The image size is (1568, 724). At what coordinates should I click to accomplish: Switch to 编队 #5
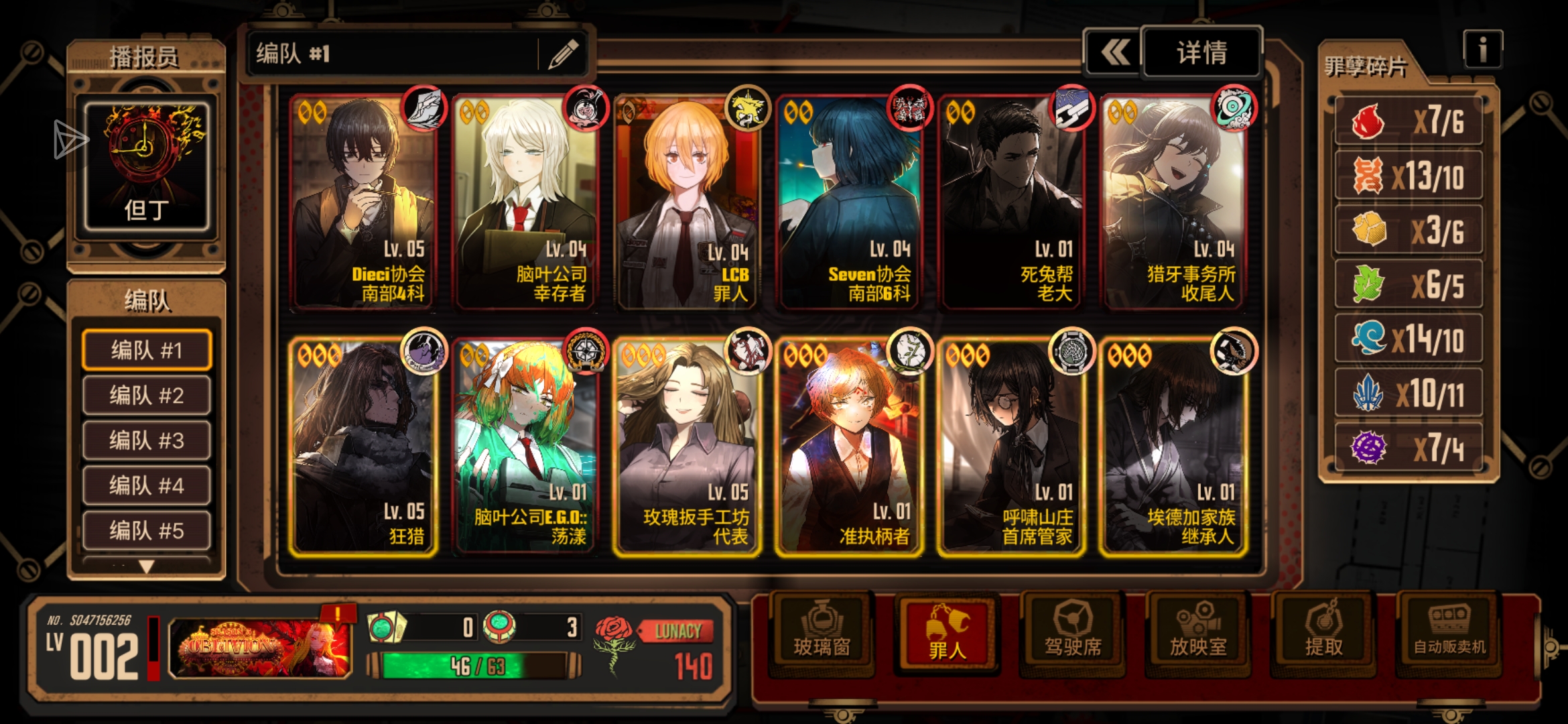click(146, 530)
